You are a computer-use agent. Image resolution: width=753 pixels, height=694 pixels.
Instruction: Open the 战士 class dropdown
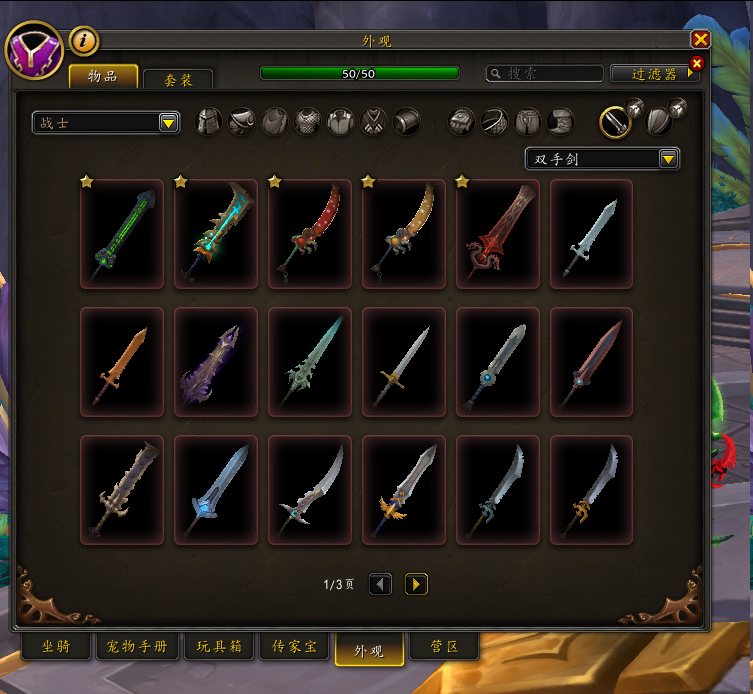pyautogui.click(x=106, y=123)
